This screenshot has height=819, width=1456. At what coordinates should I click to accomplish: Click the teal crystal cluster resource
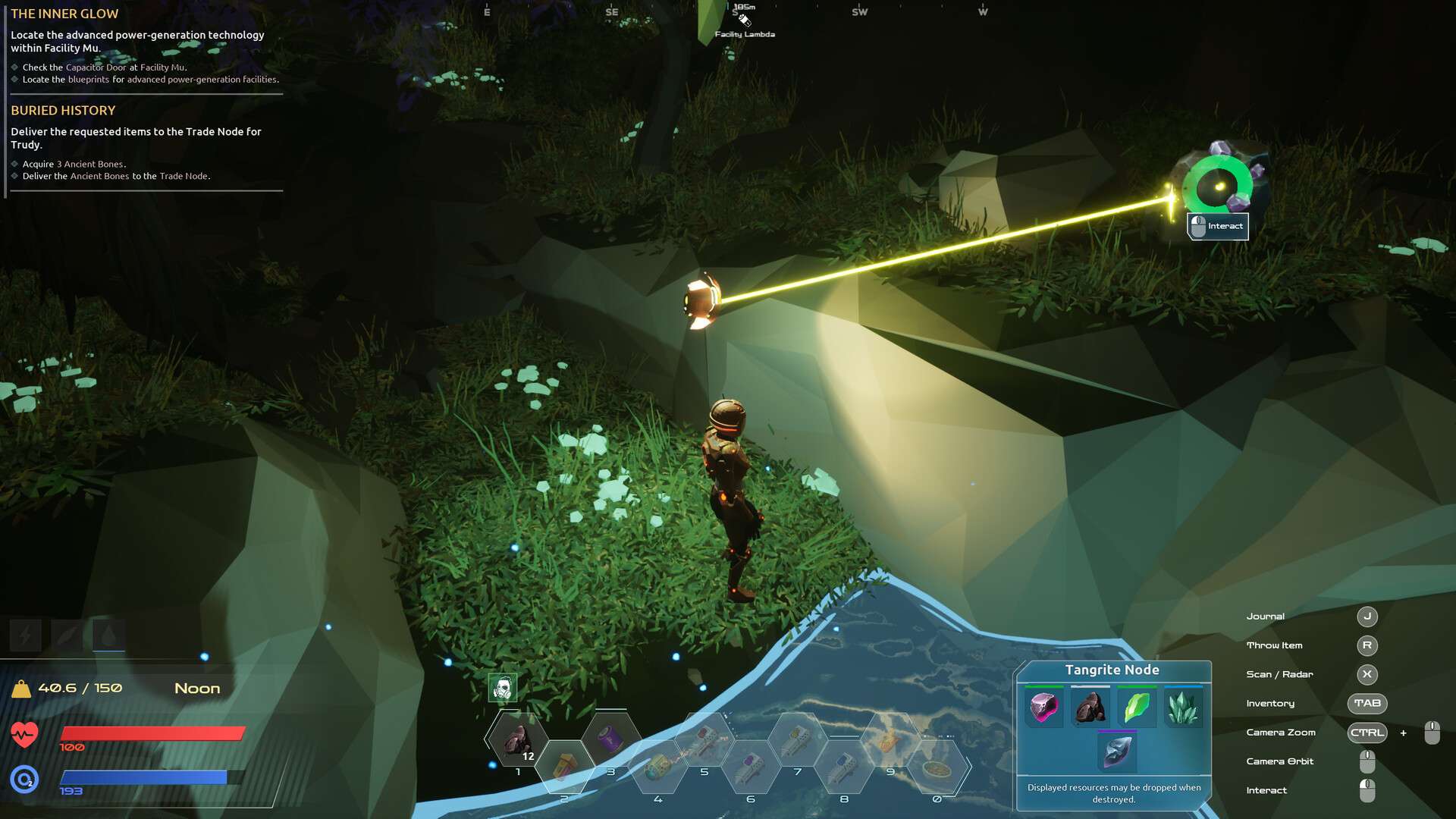coord(1183,708)
